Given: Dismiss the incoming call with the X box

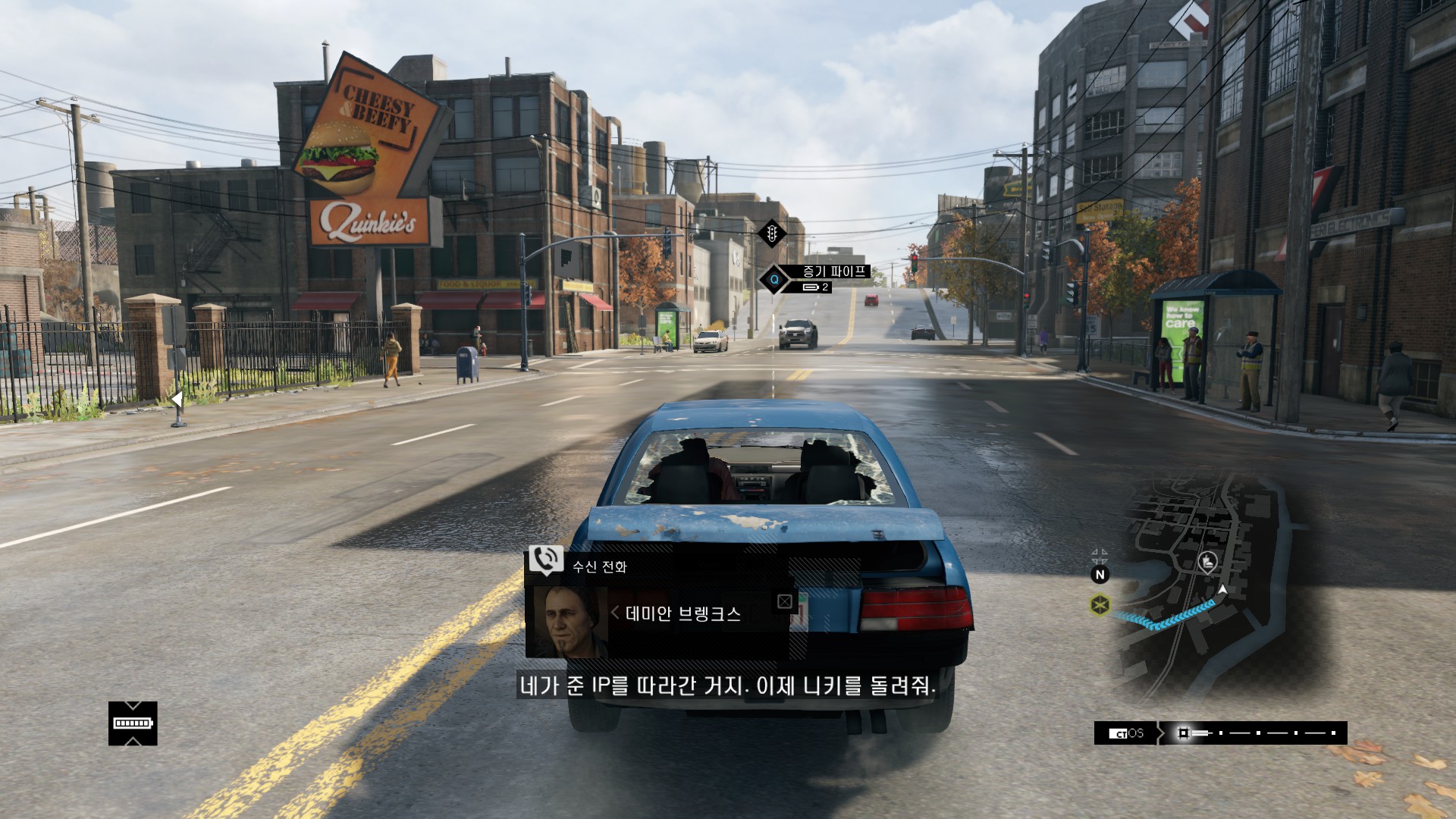Looking at the screenshot, I should click(x=785, y=601).
